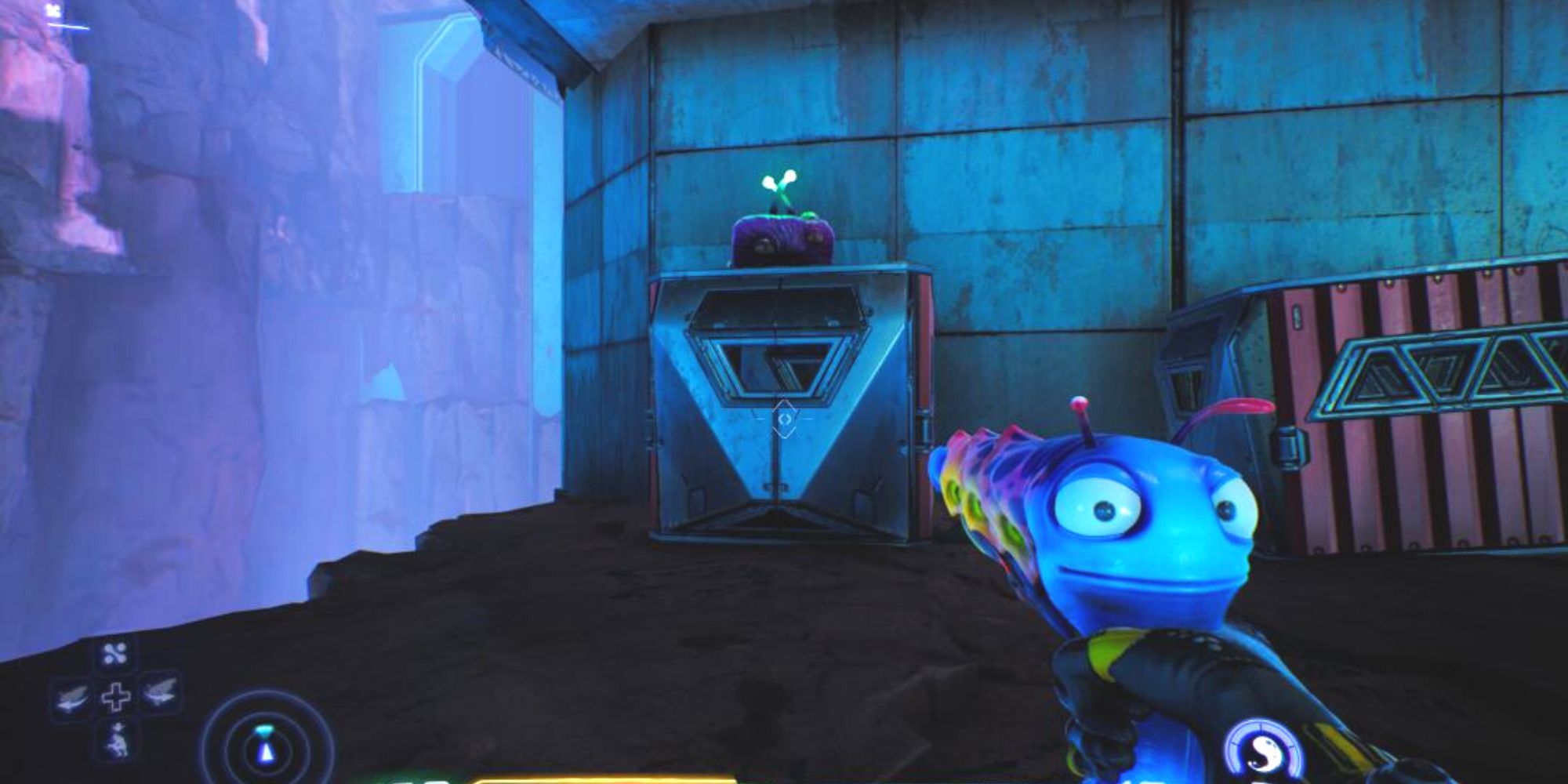Click the hourglass indicator inside the radar circle
Image resolution: width=1568 pixels, height=784 pixels.
(x=266, y=742)
